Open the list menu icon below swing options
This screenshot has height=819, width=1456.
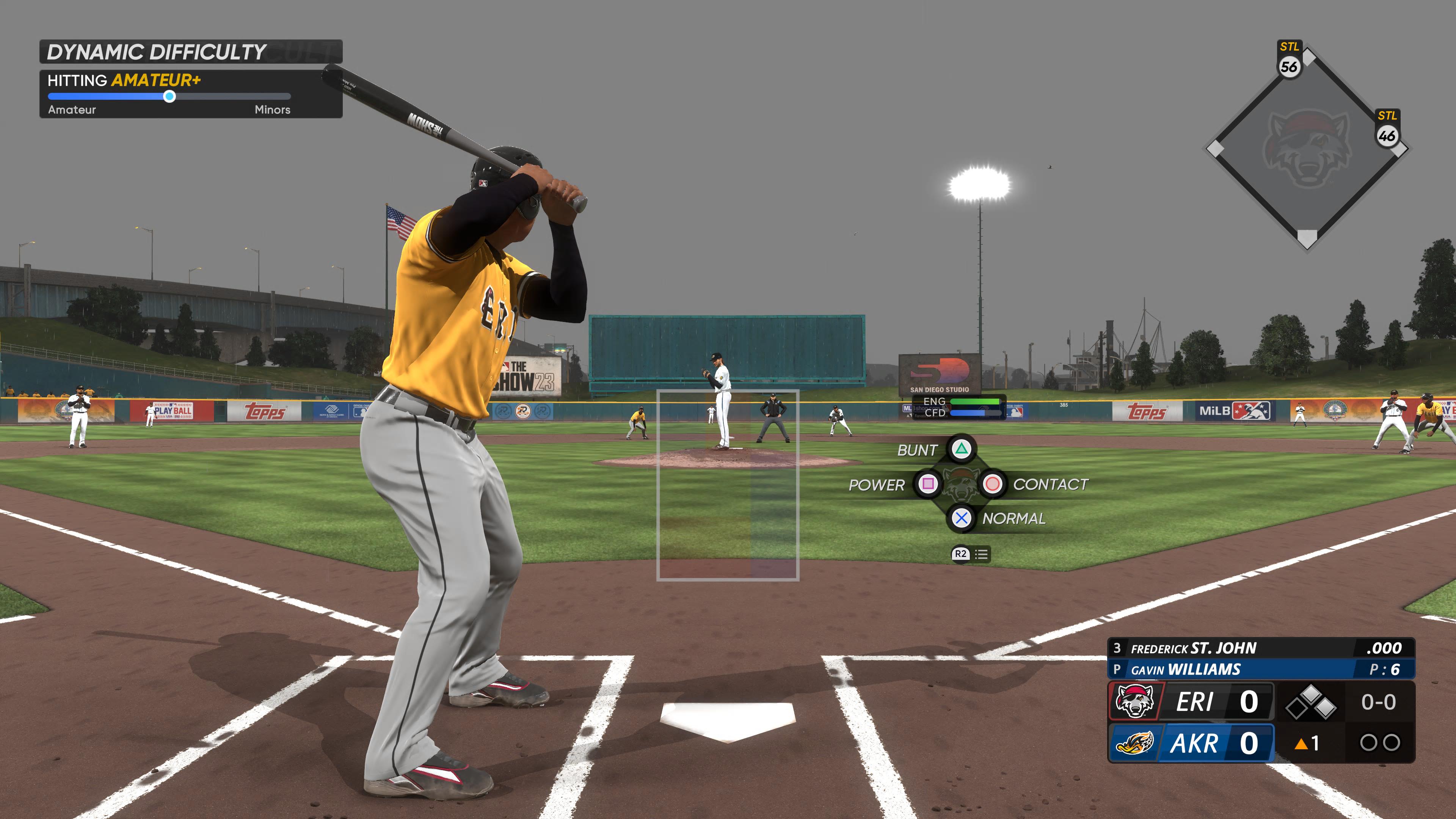point(981,554)
